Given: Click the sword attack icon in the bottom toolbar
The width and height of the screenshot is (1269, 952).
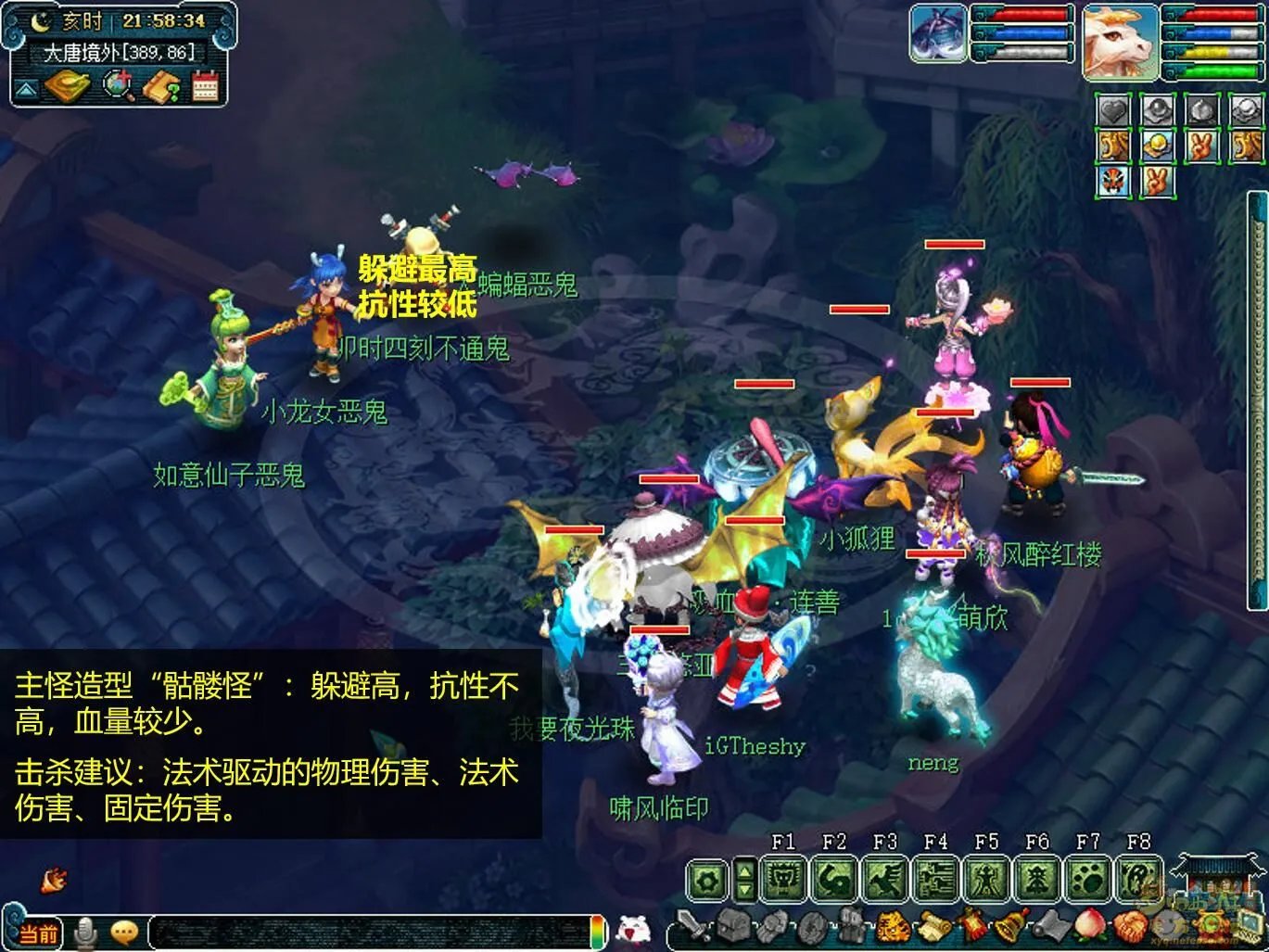Looking at the screenshot, I should [x=690, y=924].
